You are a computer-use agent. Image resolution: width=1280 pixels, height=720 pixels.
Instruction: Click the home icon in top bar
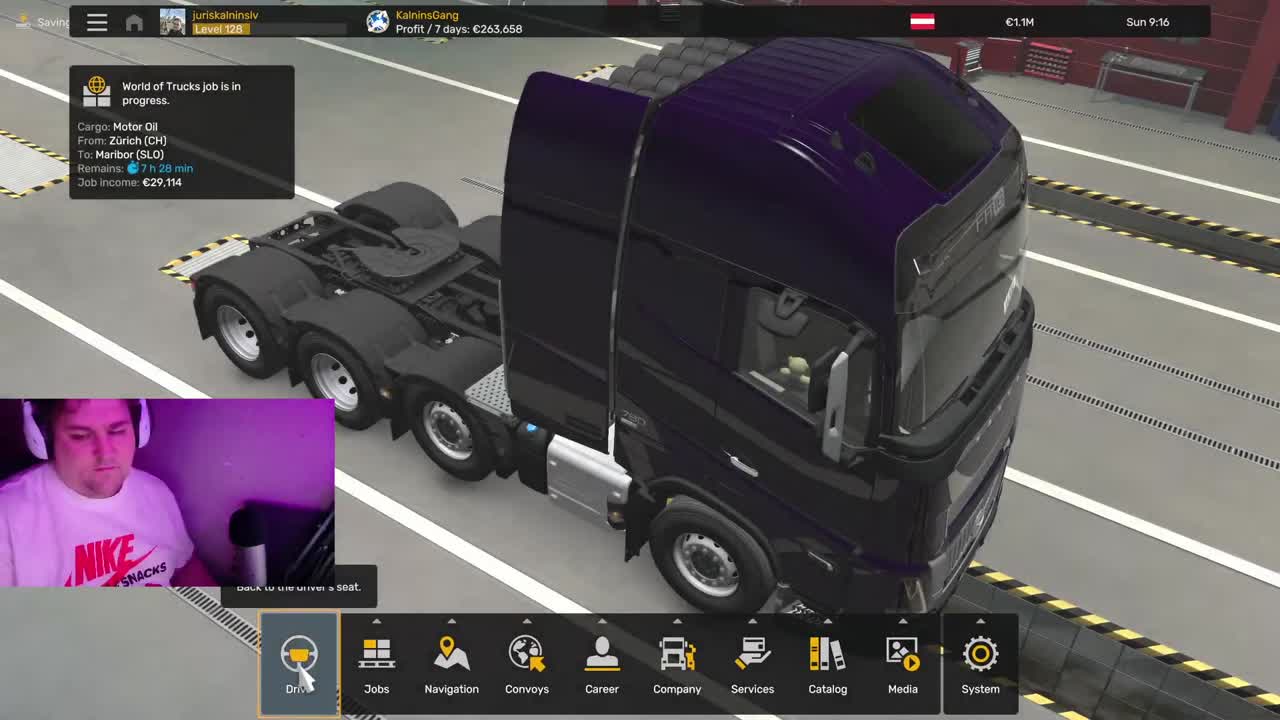(x=134, y=22)
